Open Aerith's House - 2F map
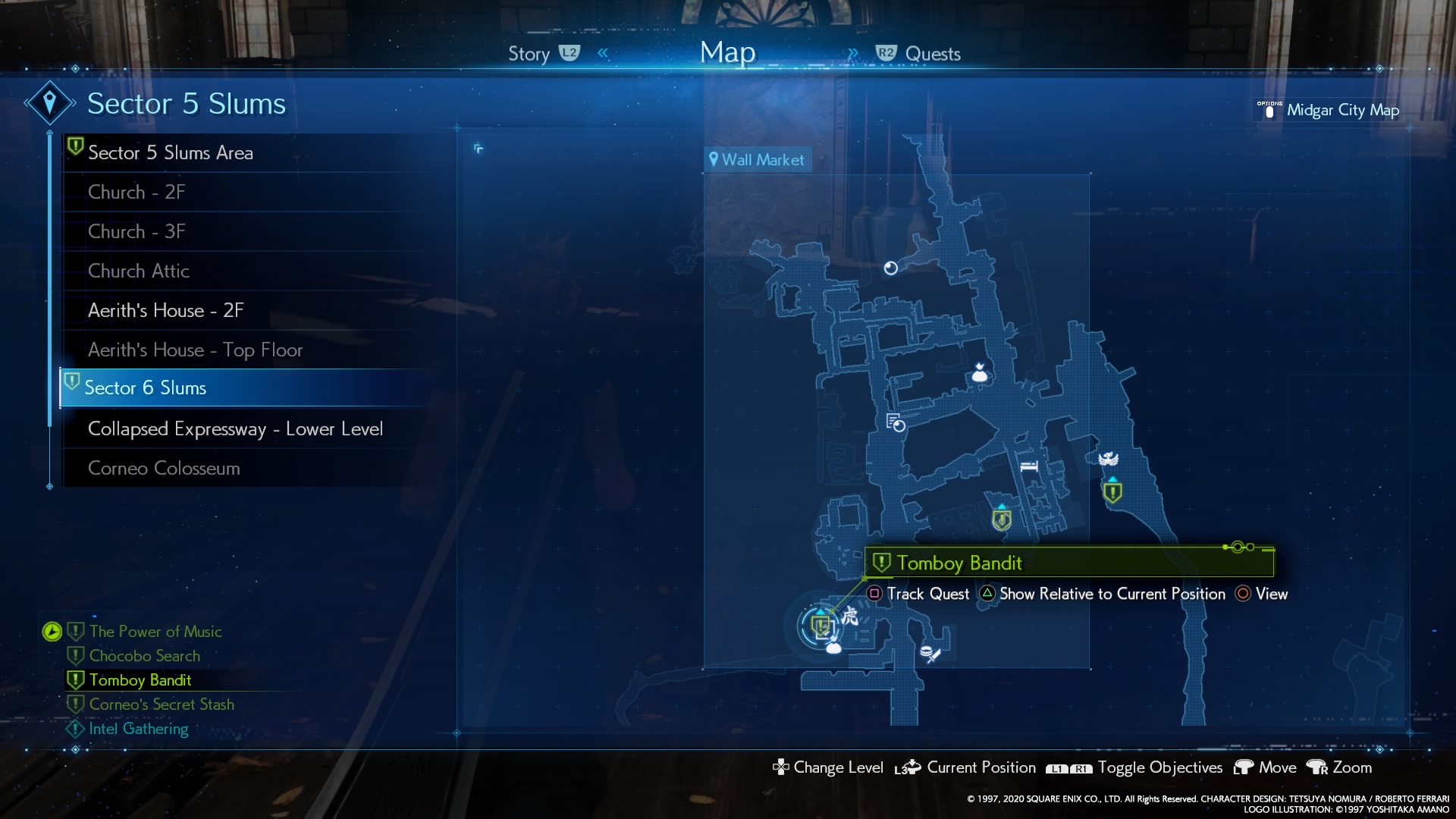This screenshot has height=819, width=1456. pos(165,310)
